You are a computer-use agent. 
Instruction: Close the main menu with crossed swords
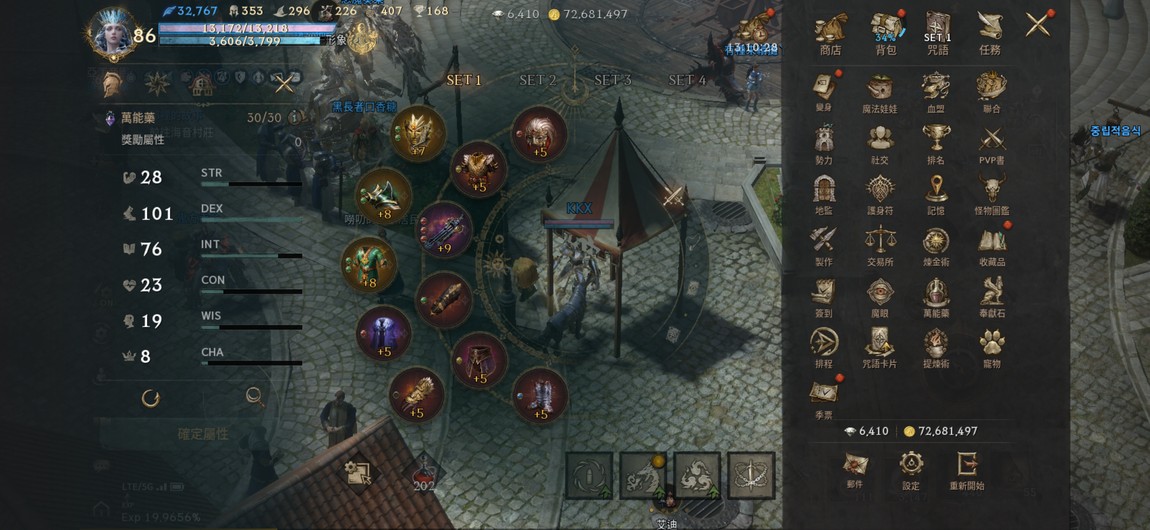tap(1038, 24)
